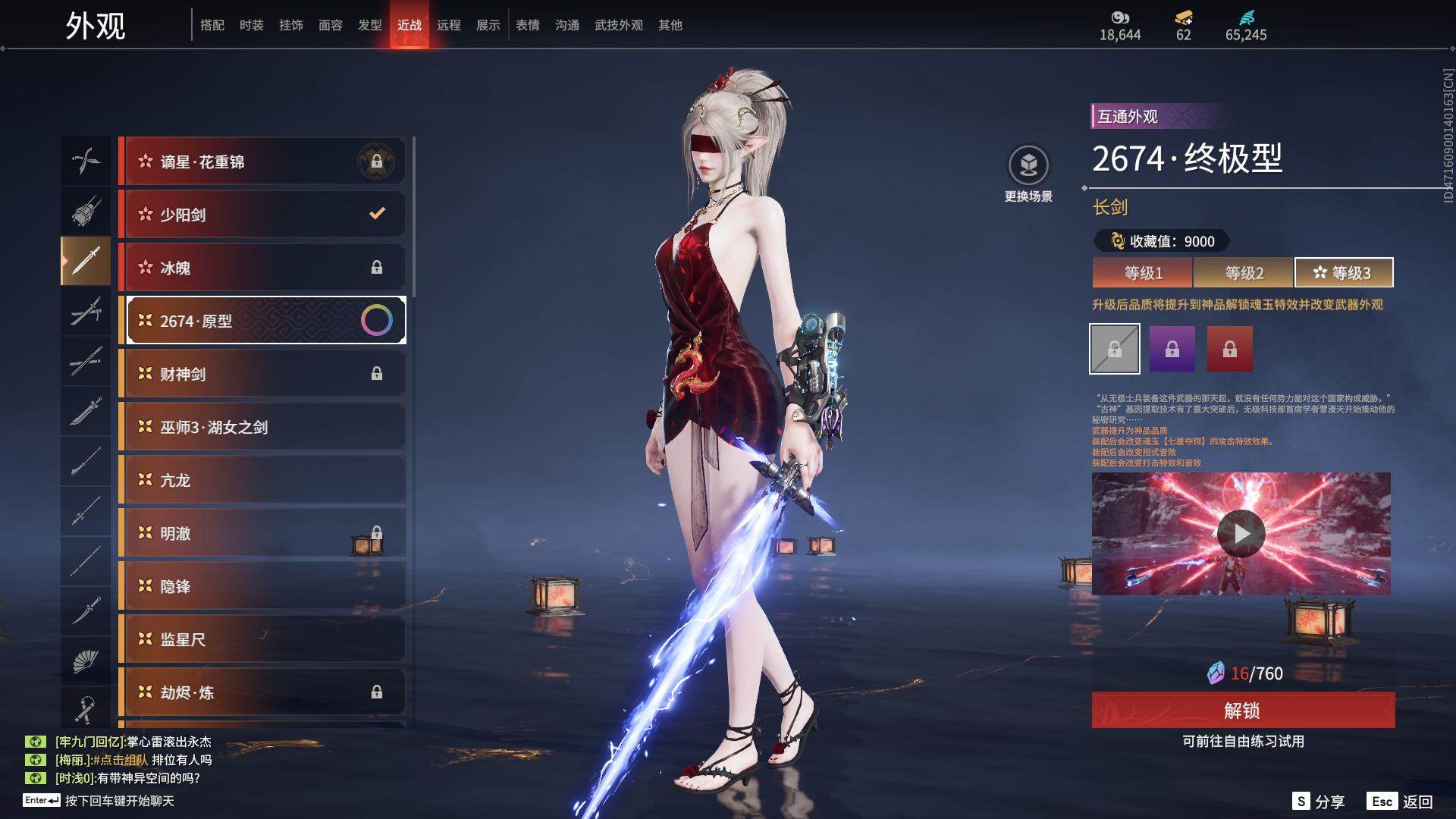Select the 等级2 level tab

(x=1244, y=273)
